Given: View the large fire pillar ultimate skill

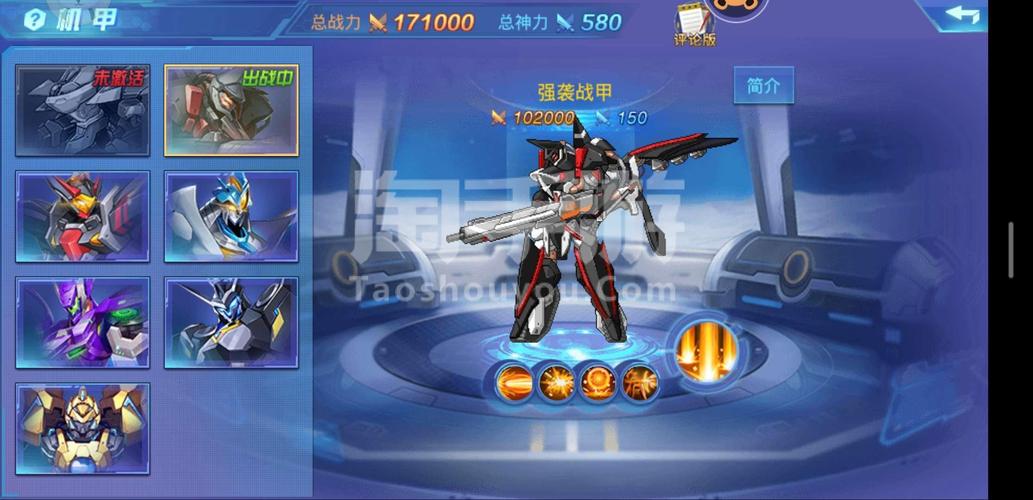Looking at the screenshot, I should (x=706, y=351).
